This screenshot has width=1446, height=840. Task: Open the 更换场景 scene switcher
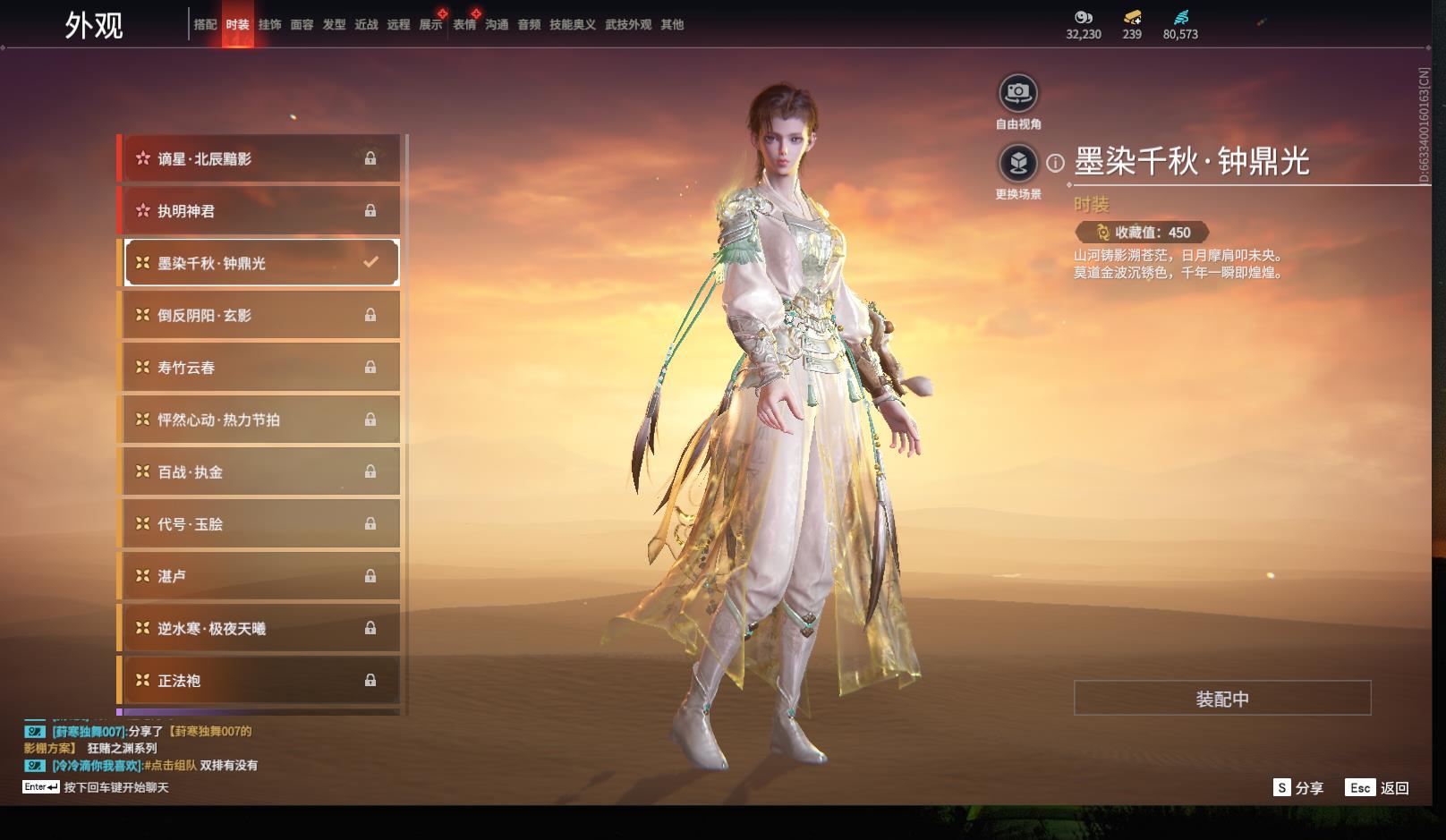pyautogui.click(x=1018, y=164)
